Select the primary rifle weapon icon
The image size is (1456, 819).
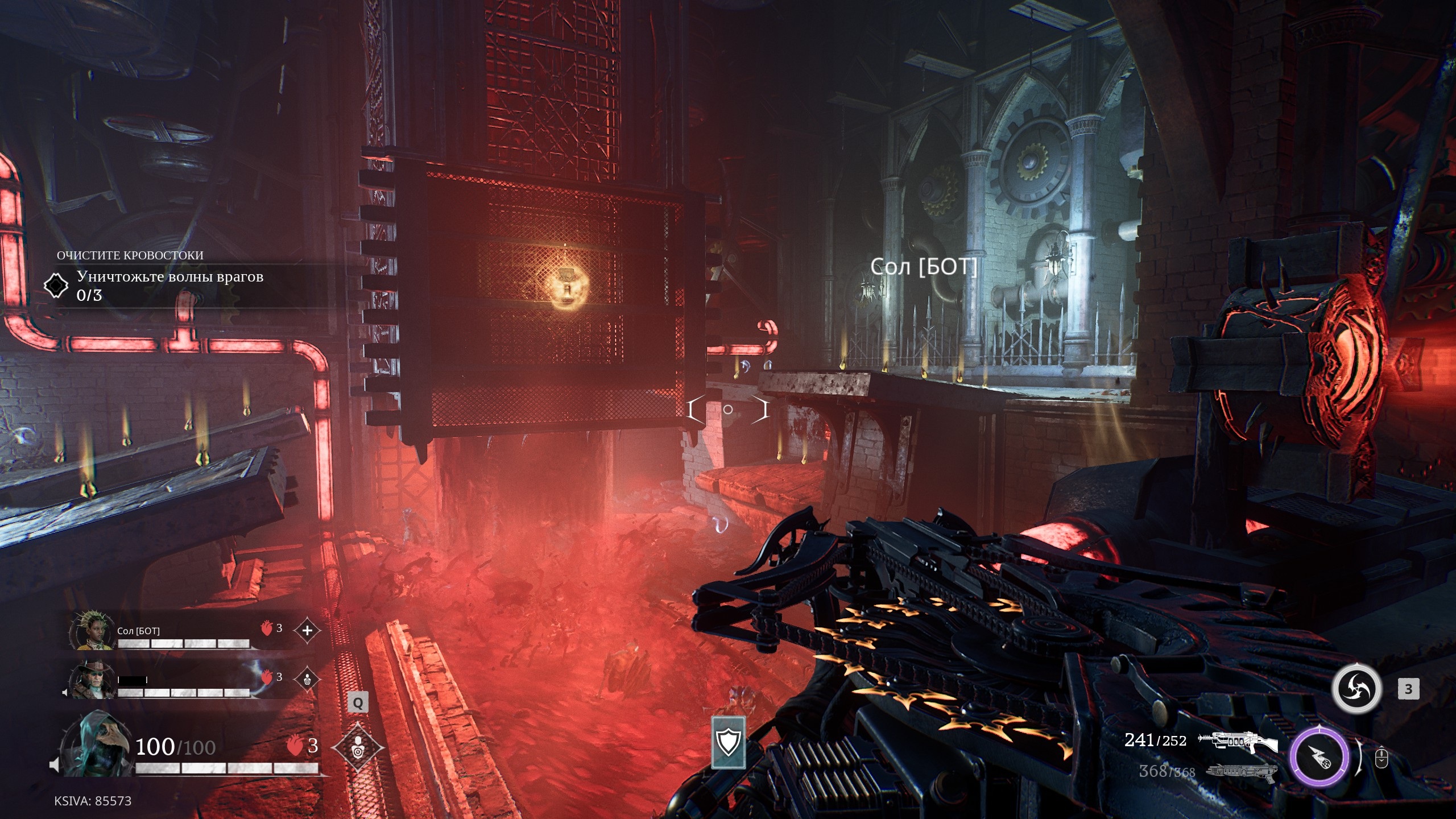pos(1238,741)
